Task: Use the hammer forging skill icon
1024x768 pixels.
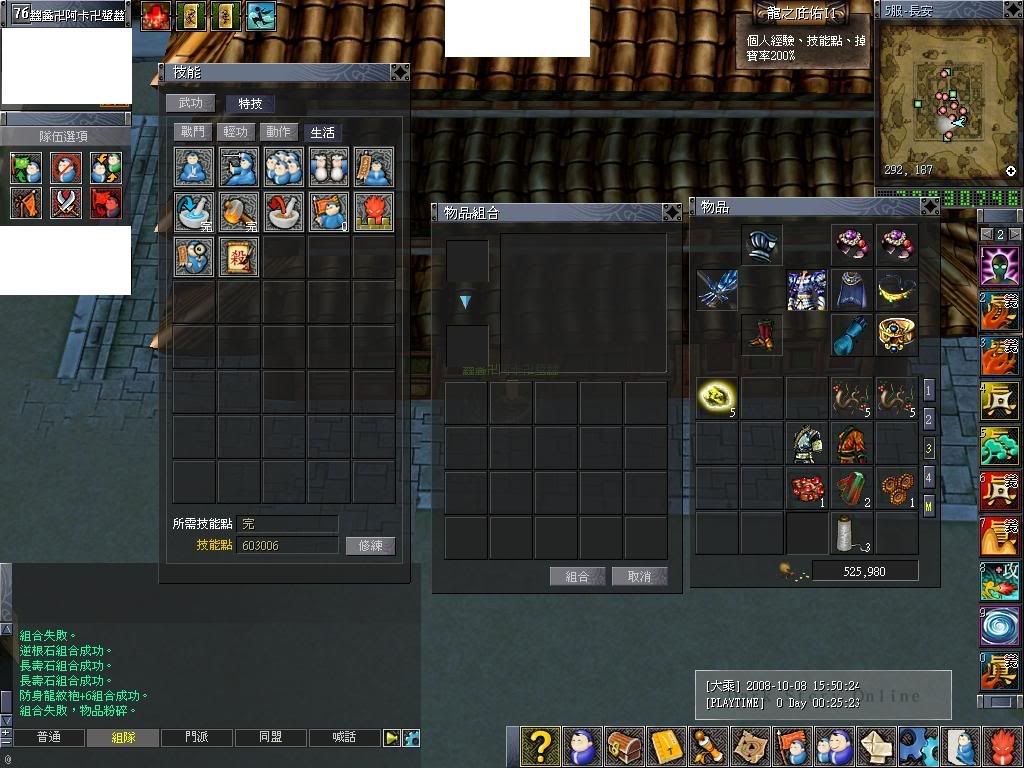Action: pyautogui.click(x=238, y=212)
